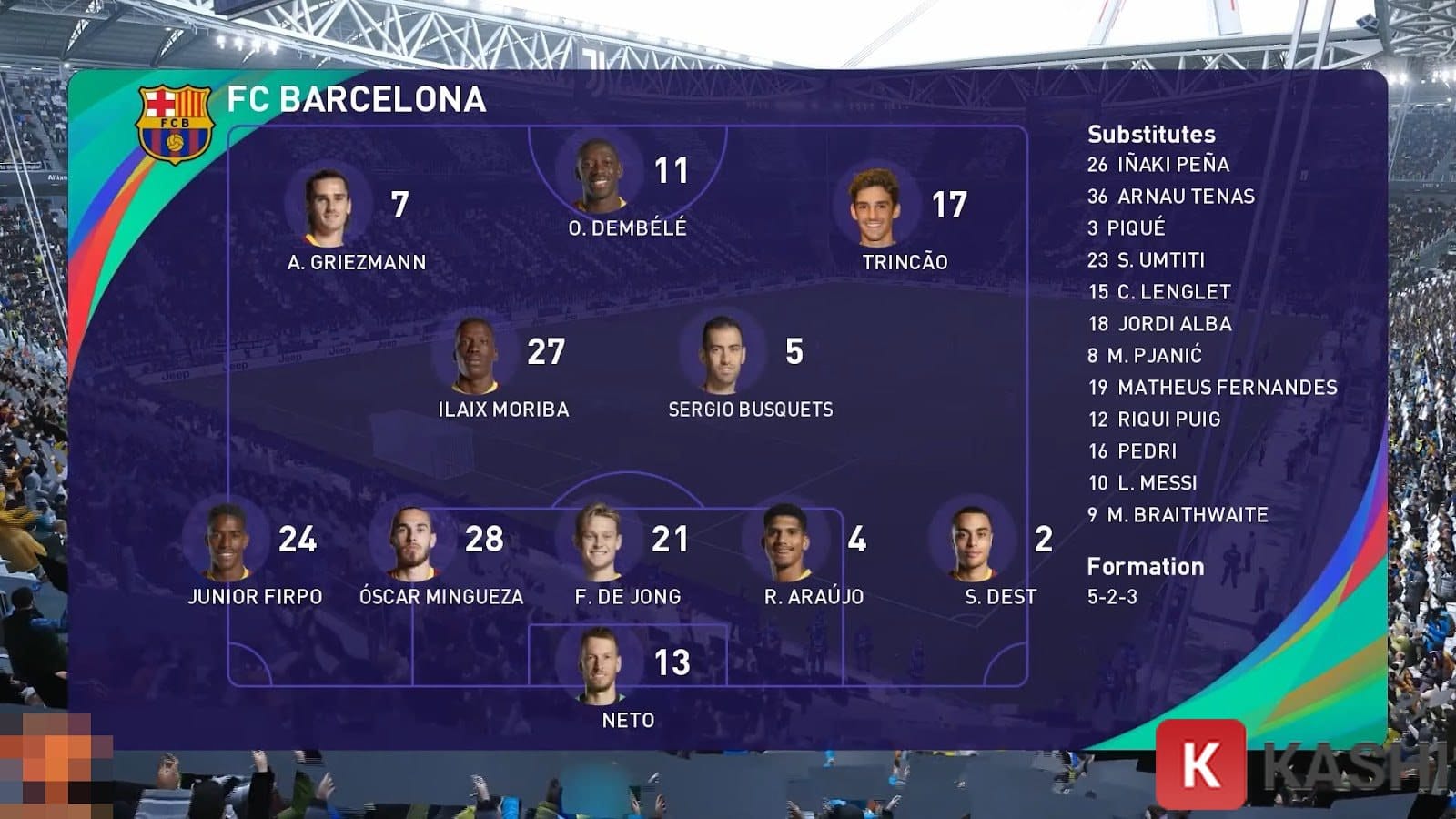The height and width of the screenshot is (819, 1456).
Task: Pick L. Messi from the substitutes list
Action: pyautogui.click(x=1143, y=483)
